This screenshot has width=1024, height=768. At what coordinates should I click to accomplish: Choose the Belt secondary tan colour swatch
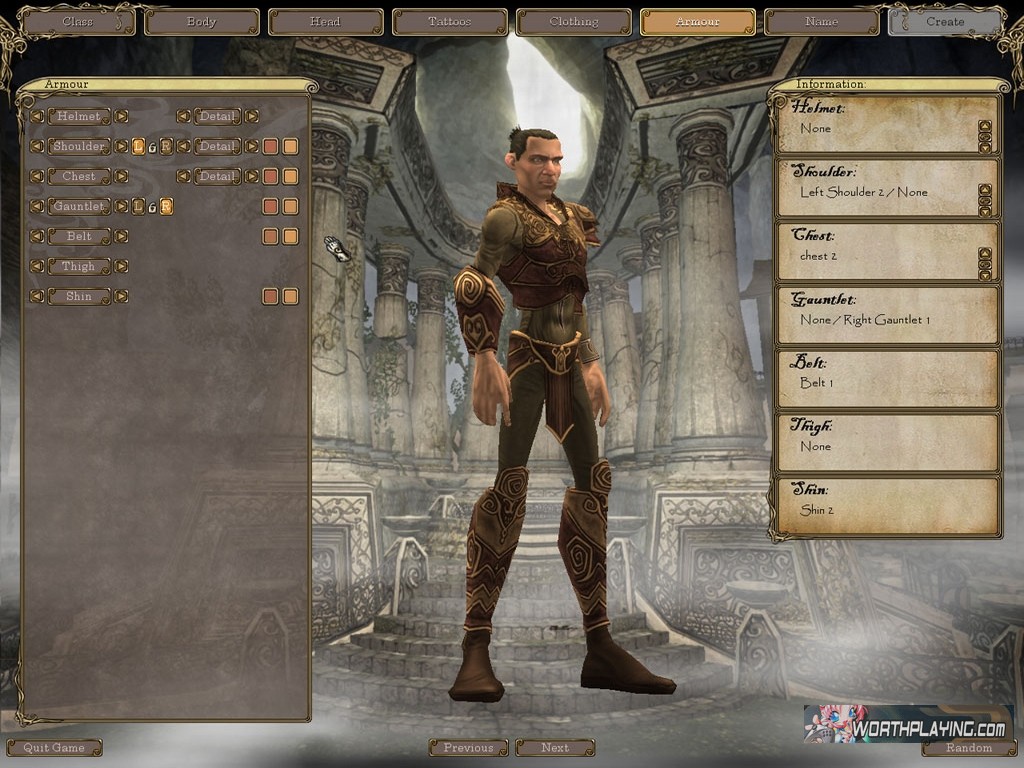pyautogui.click(x=290, y=236)
